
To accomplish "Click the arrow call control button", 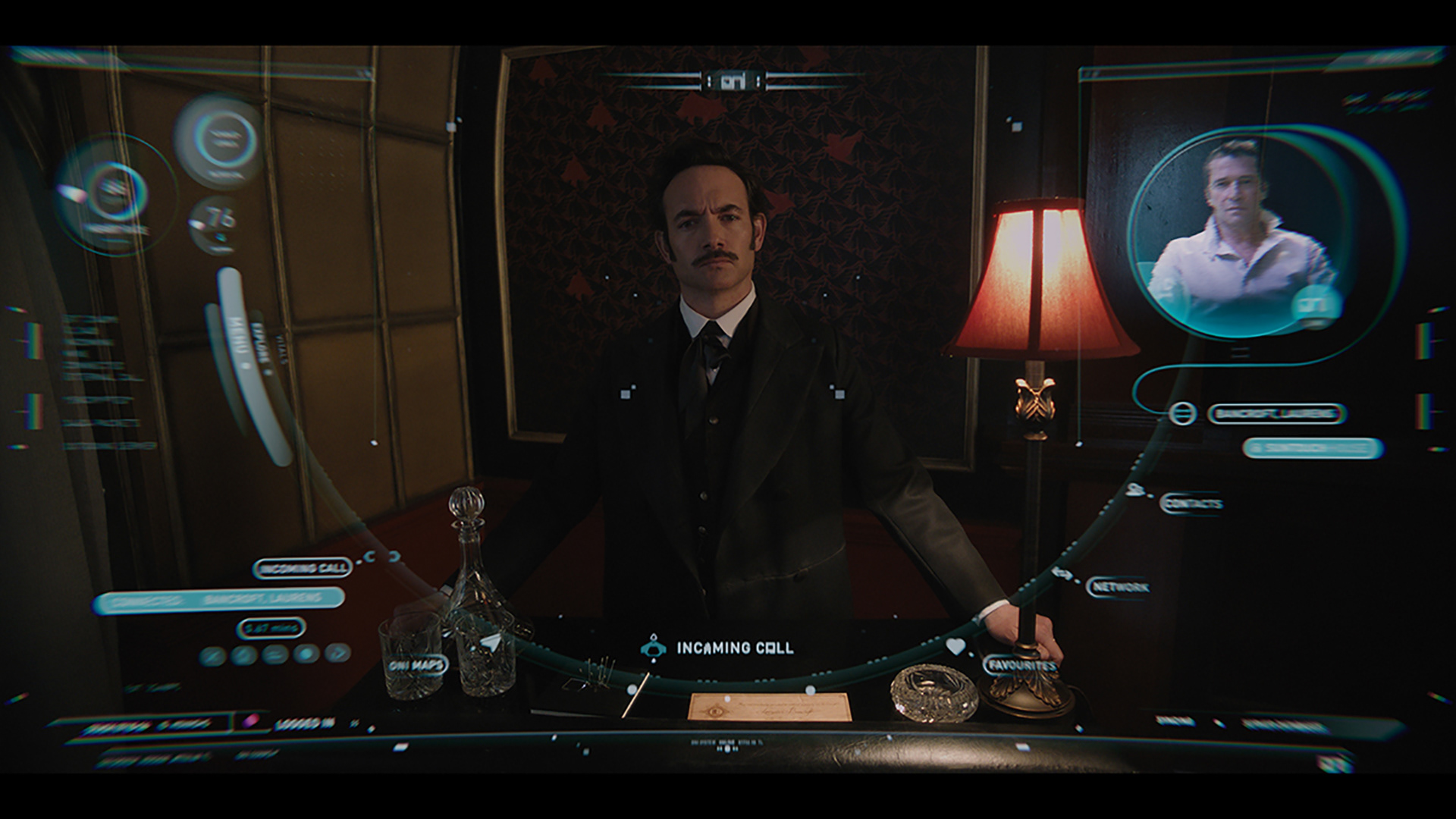I will [x=338, y=653].
